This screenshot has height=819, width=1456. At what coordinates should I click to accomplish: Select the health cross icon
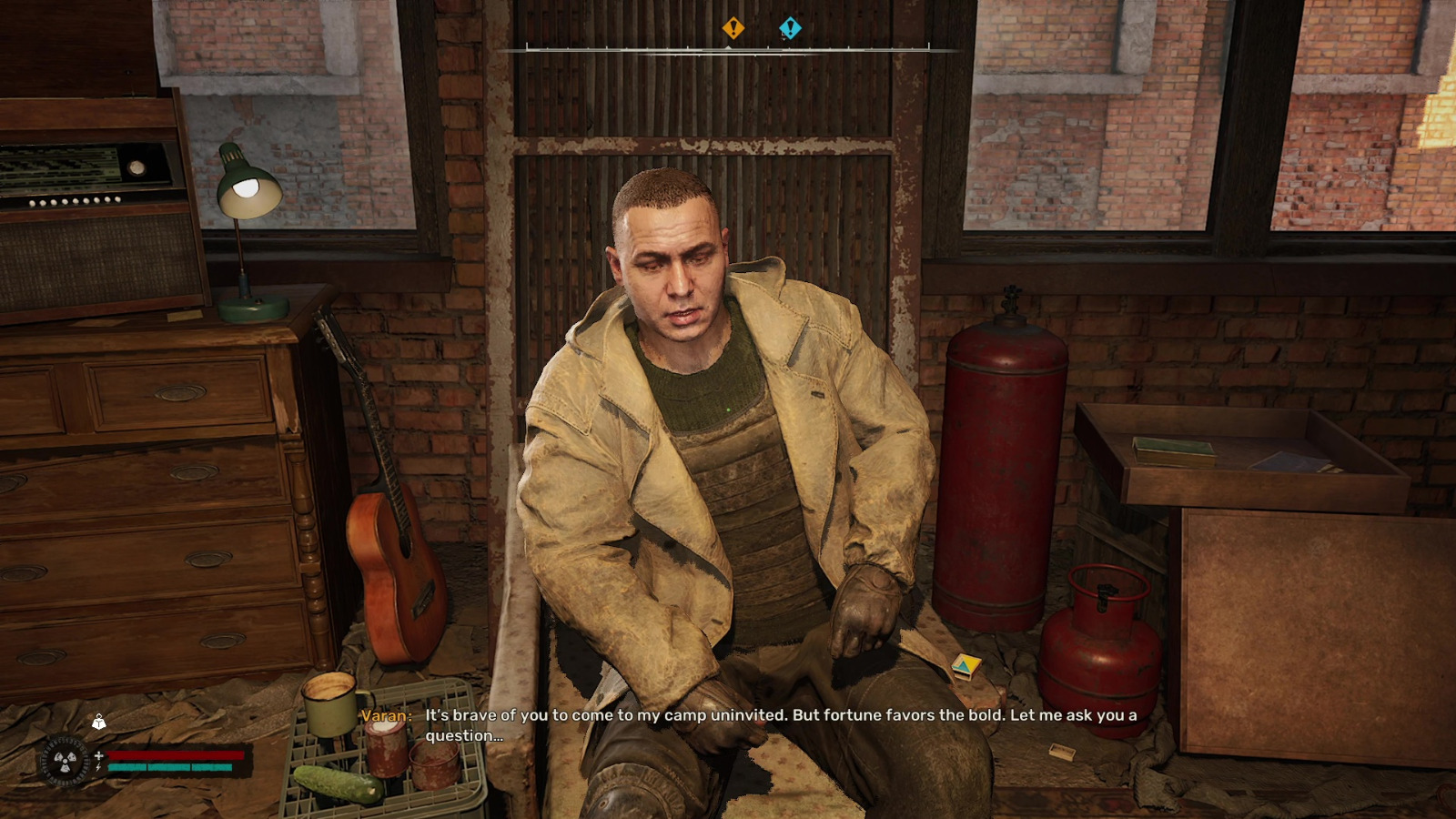coord(98,755)
